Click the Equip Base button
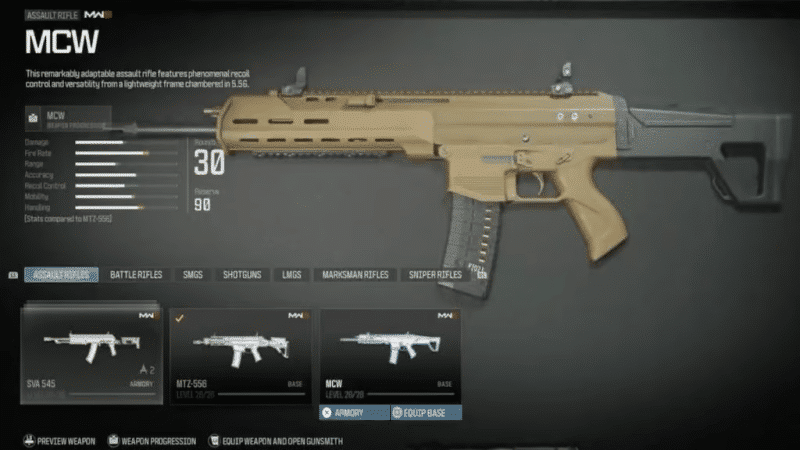Image resolution: width=800 pixels, height=450 pixels. pyautogui.click(x=425, y=412)
